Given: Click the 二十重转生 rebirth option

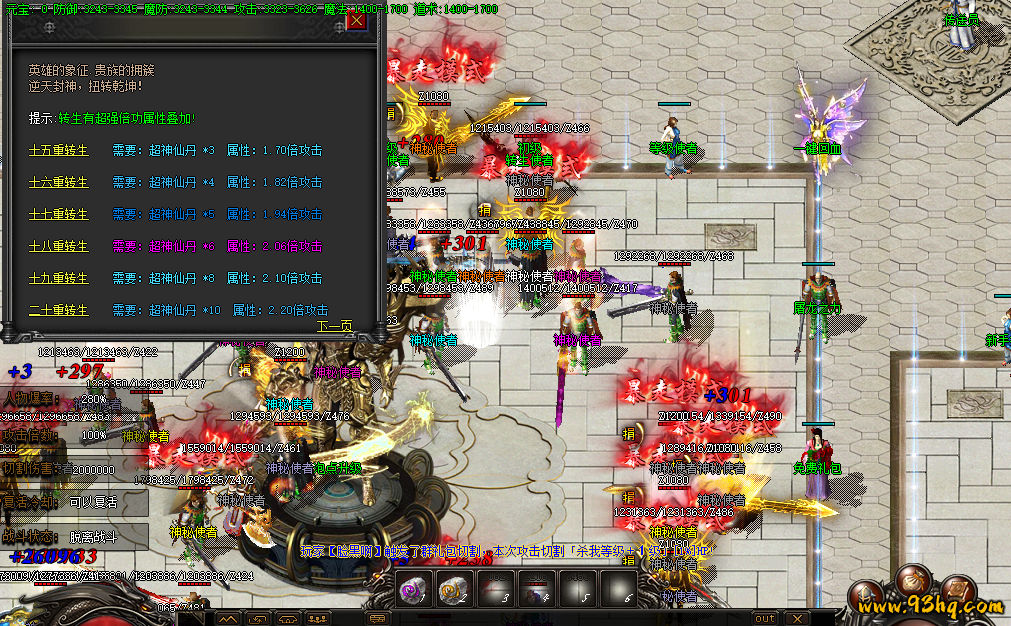Looking at the screenshot, I should tap(59, 311).
